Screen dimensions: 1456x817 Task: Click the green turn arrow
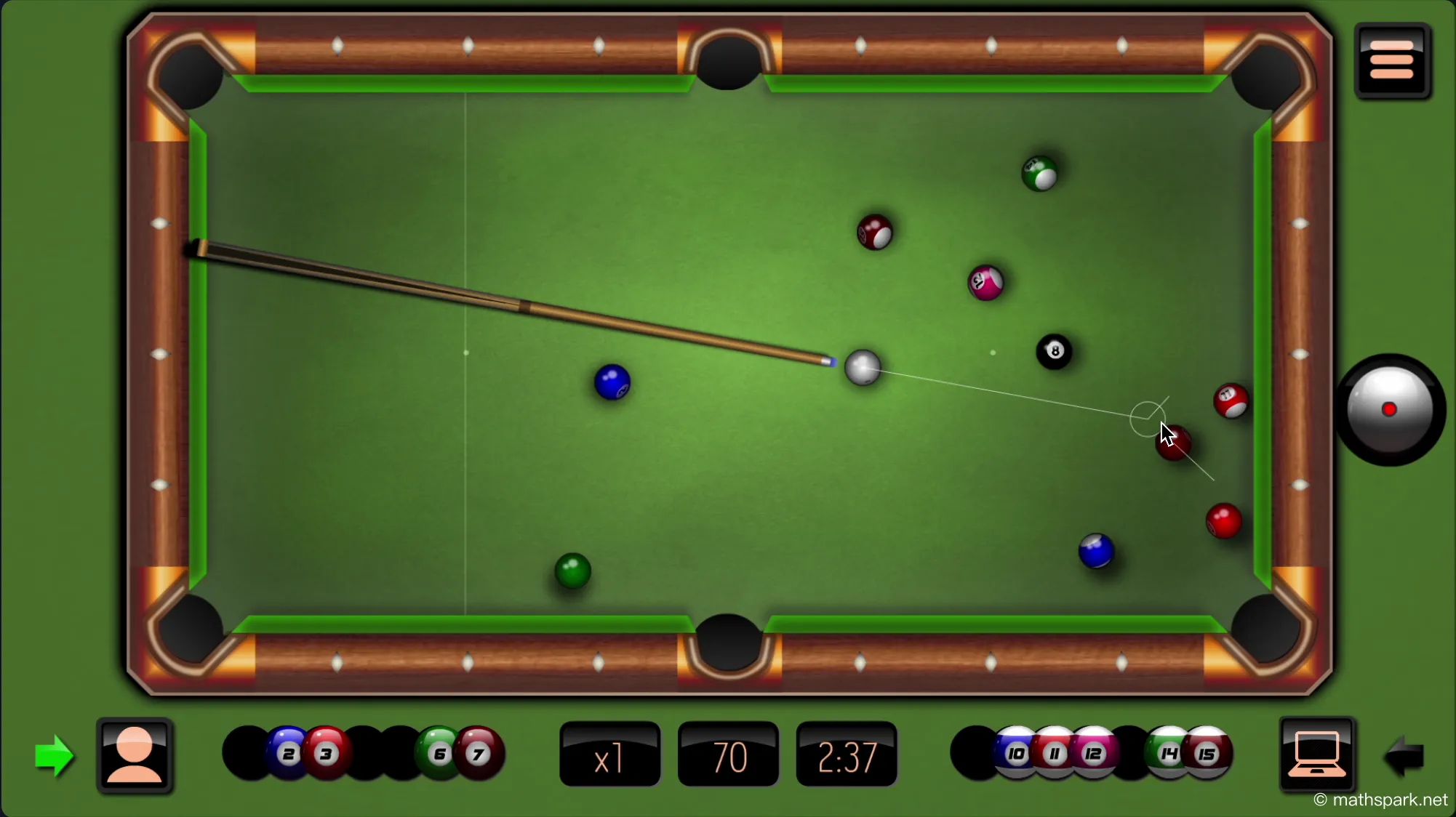[x=55, y=756]
